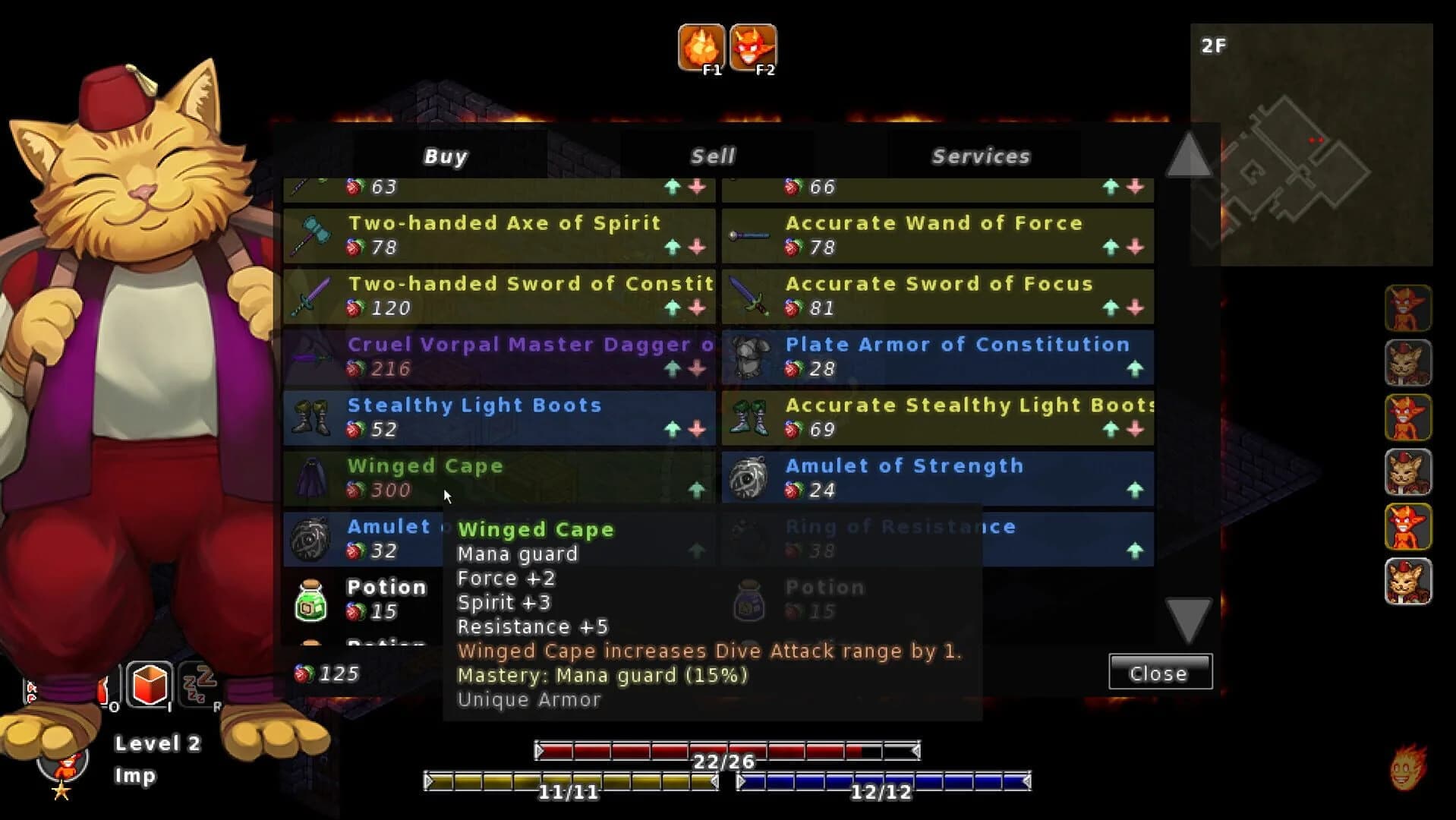Open the Services tab
This screenshot has height=820, width=1456.
pyautogui.click(x=982, y=156)
